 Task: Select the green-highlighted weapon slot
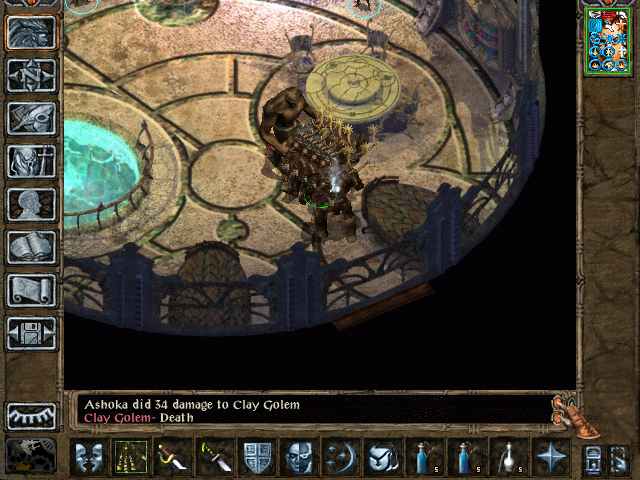click(x=130, y=457)
